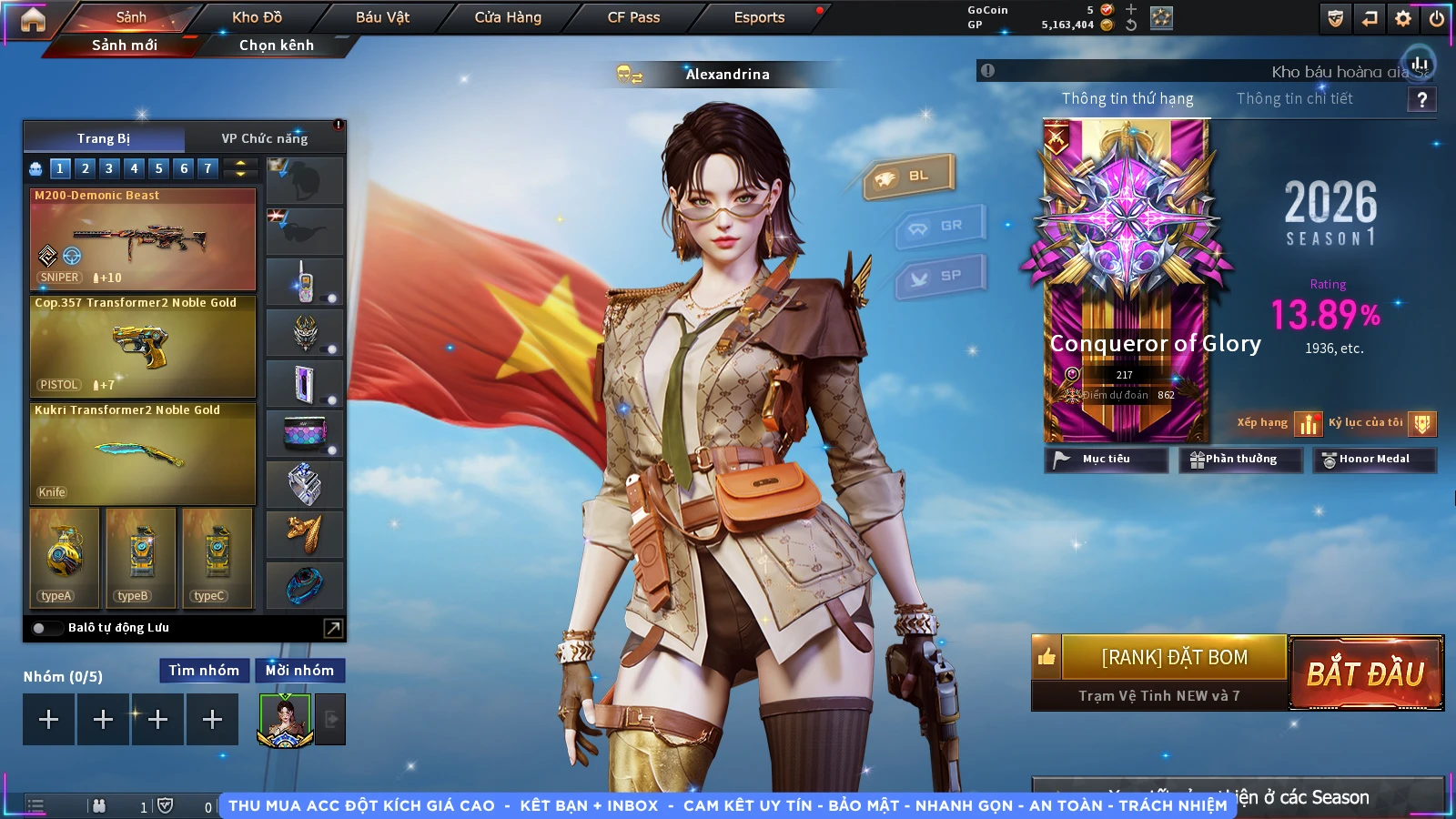
Task: Go to the Cửa Hàng shop
Action: click(508, 17)
